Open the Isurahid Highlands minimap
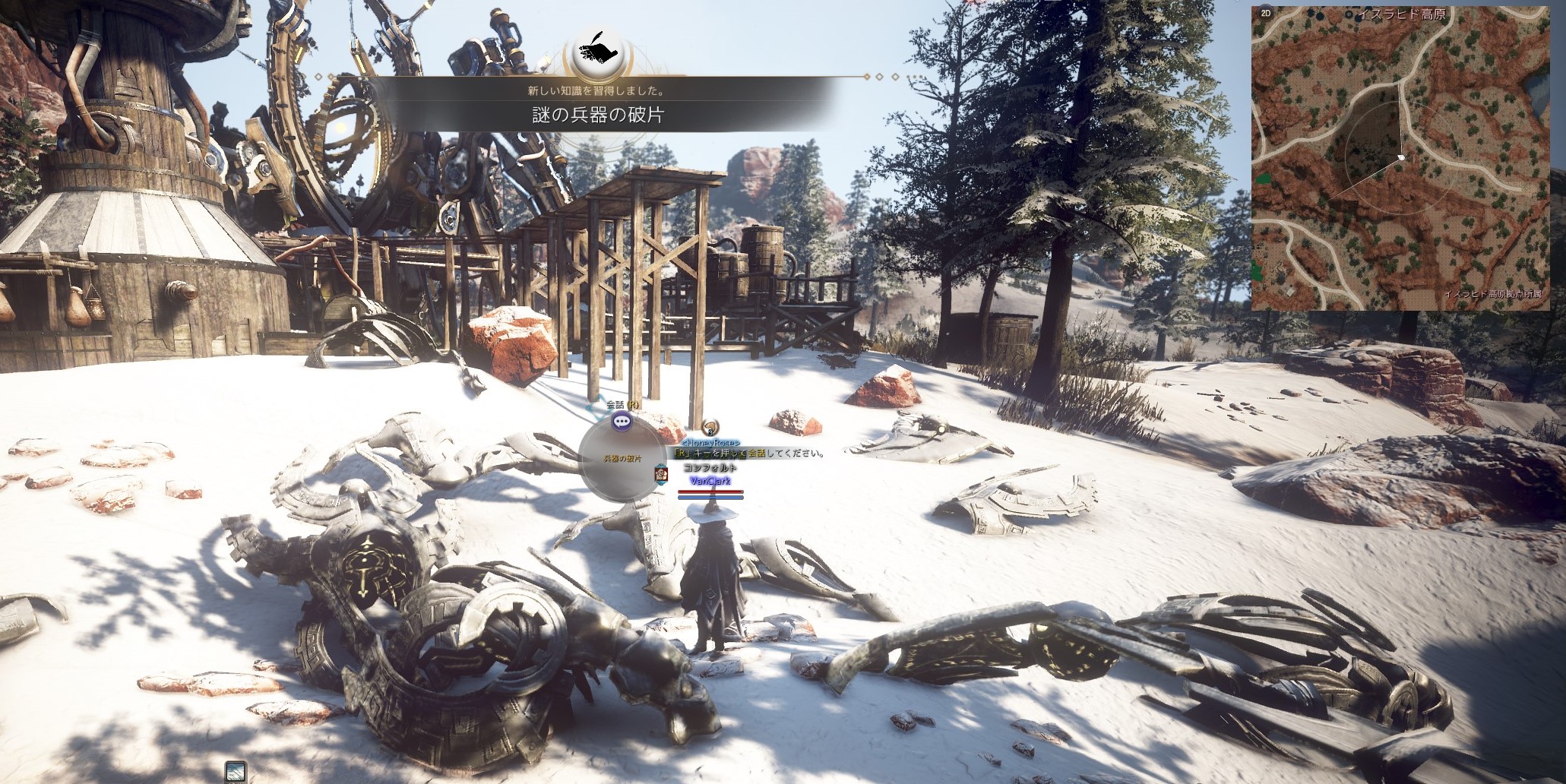Screen dimensions: 1566x784 (1400, 159)
